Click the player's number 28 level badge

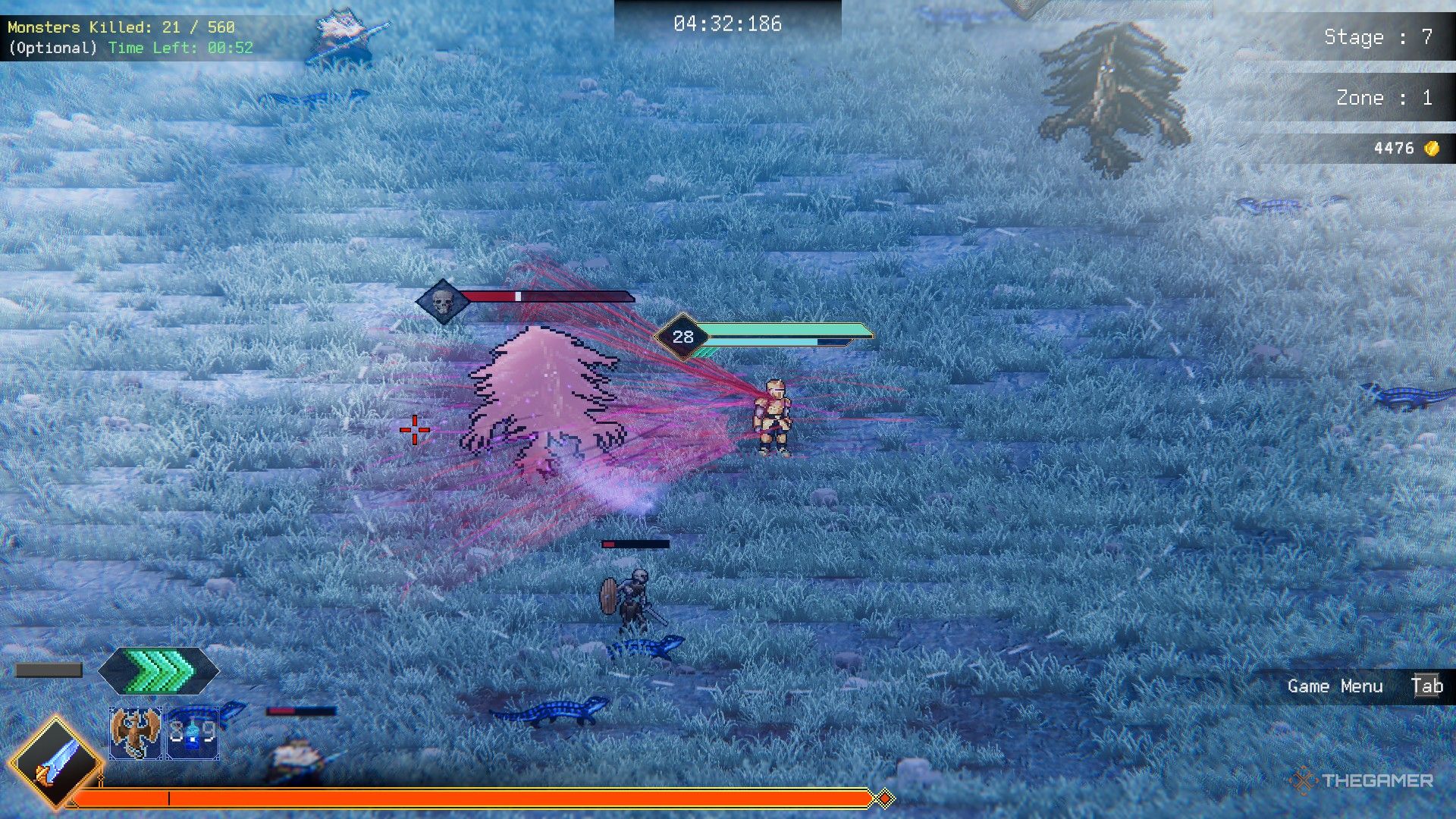(683, 335)
